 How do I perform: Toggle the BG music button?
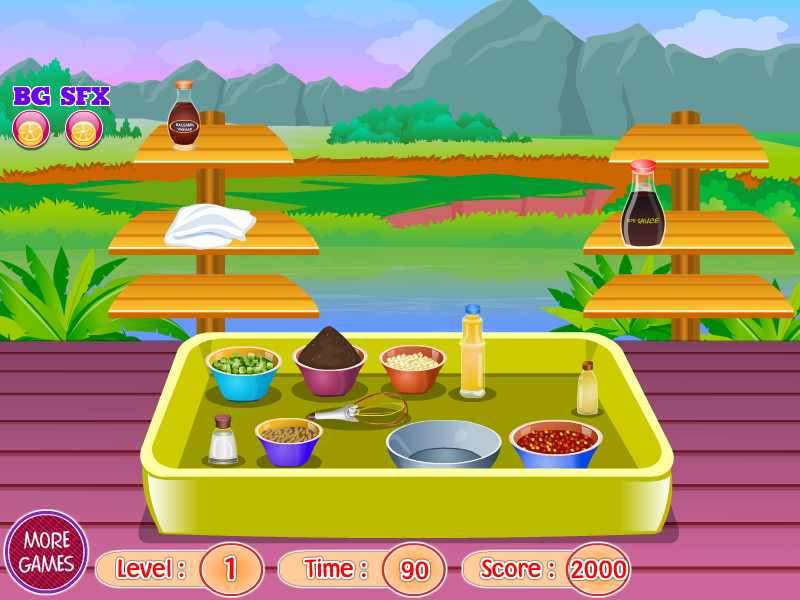[31, 129]
